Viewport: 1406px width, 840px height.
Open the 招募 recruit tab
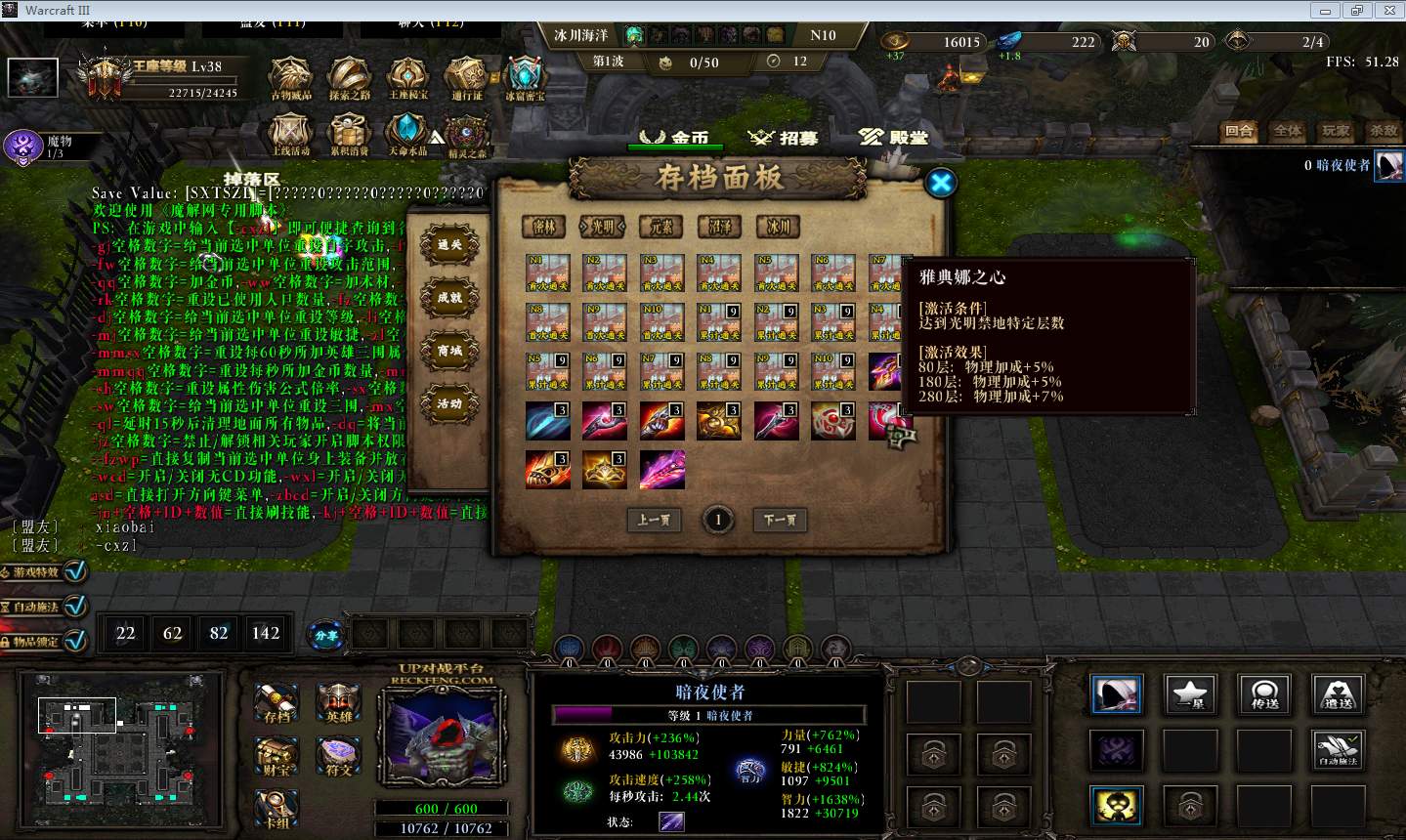(784, 138)
